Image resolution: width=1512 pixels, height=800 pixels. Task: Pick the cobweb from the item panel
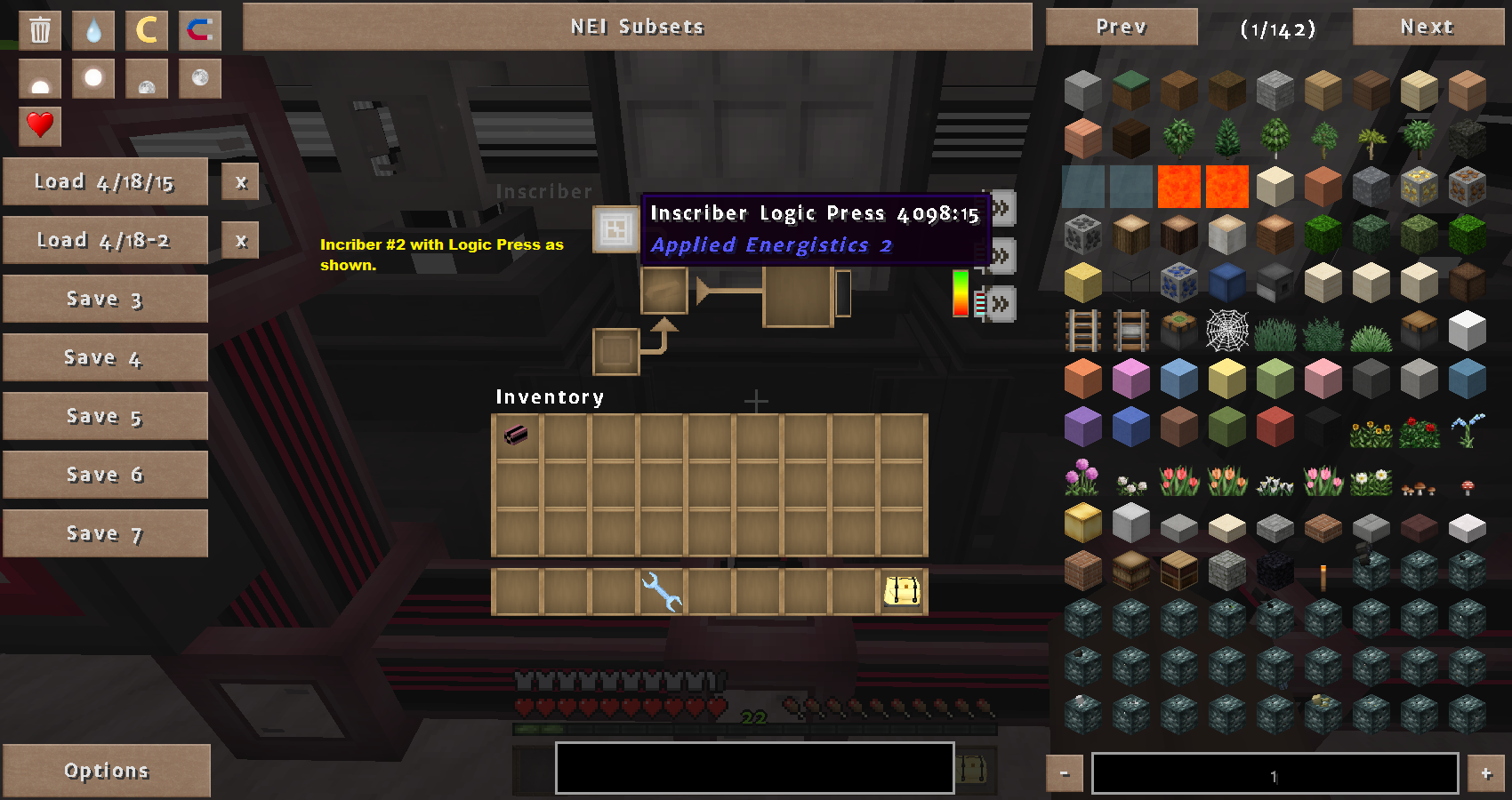click(x=1226, y=332)
